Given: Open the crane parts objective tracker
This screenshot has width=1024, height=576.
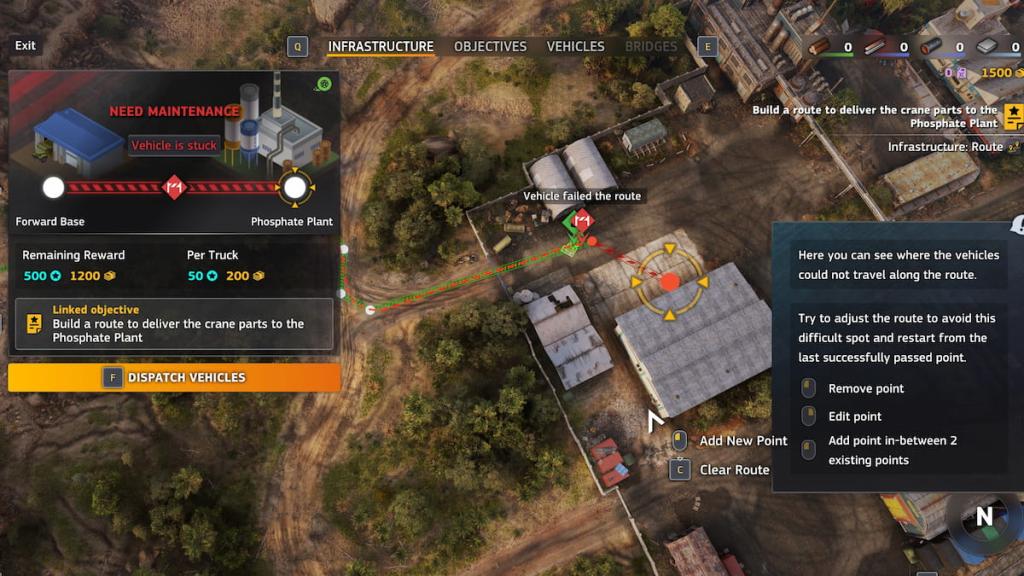Looking at the screenshot, I should pos(1013,117).
